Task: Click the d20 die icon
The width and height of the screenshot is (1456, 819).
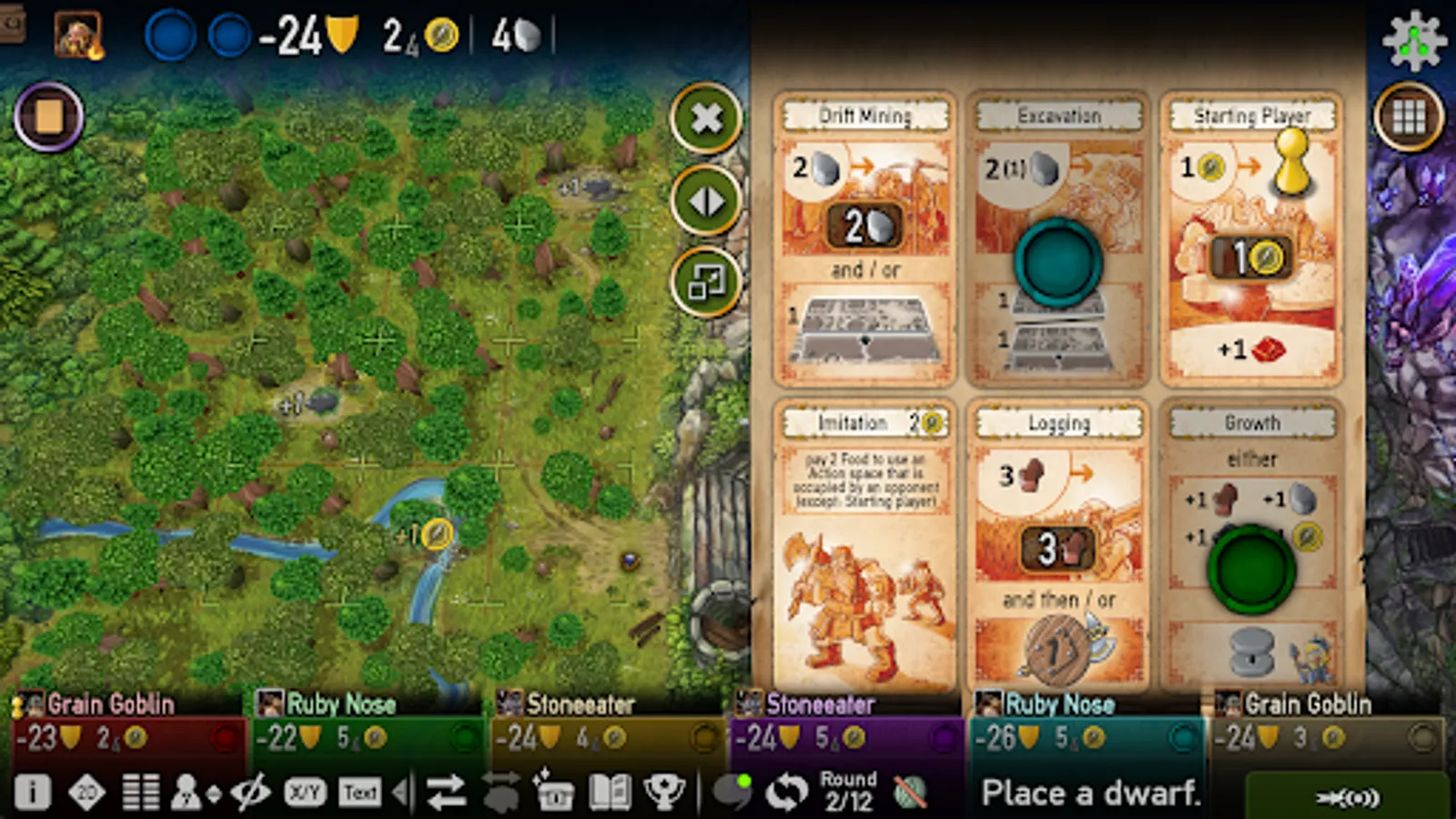Action: tap(86, 792)
